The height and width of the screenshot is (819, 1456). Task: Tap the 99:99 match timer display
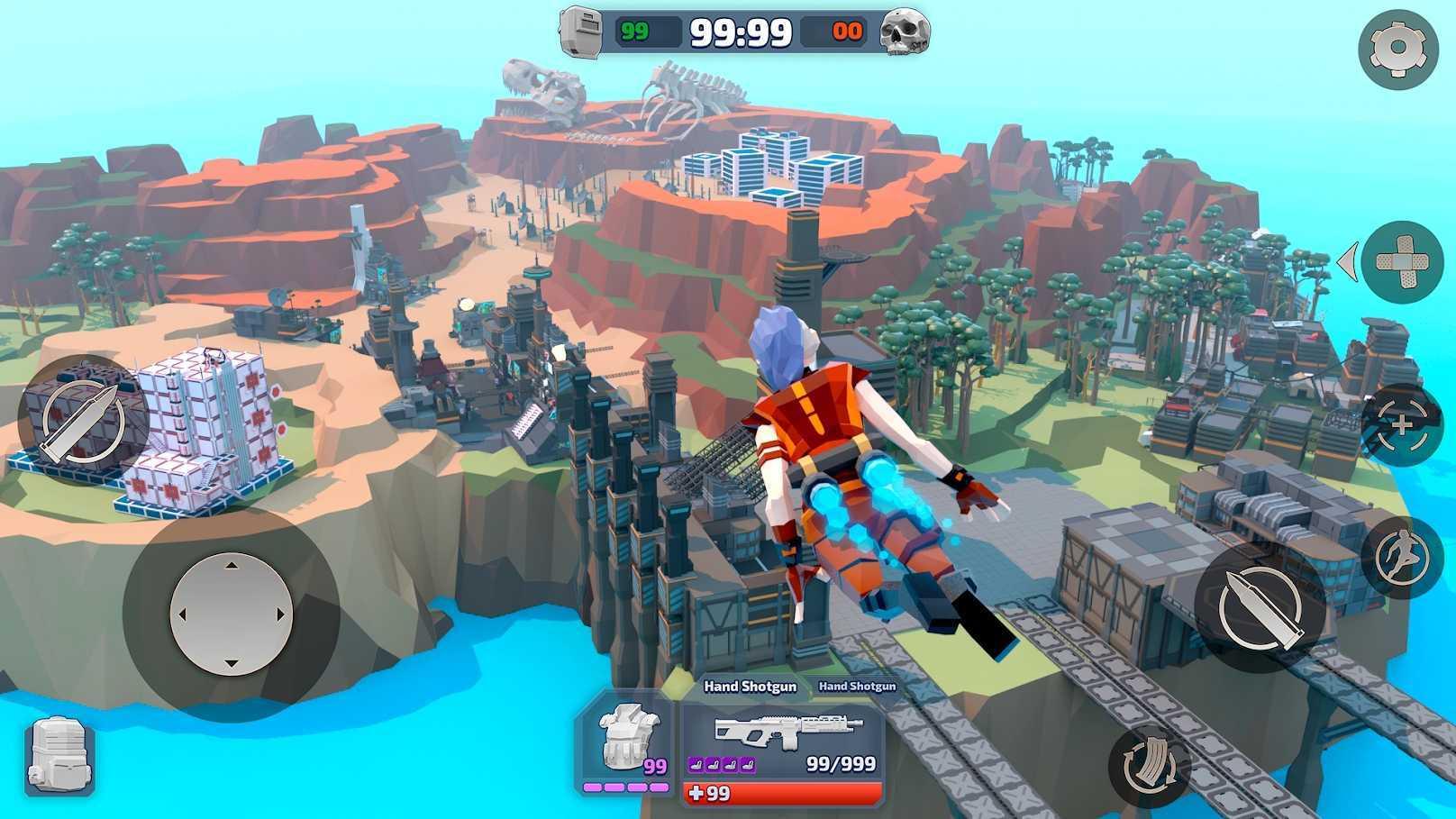[x=741, y=33]
